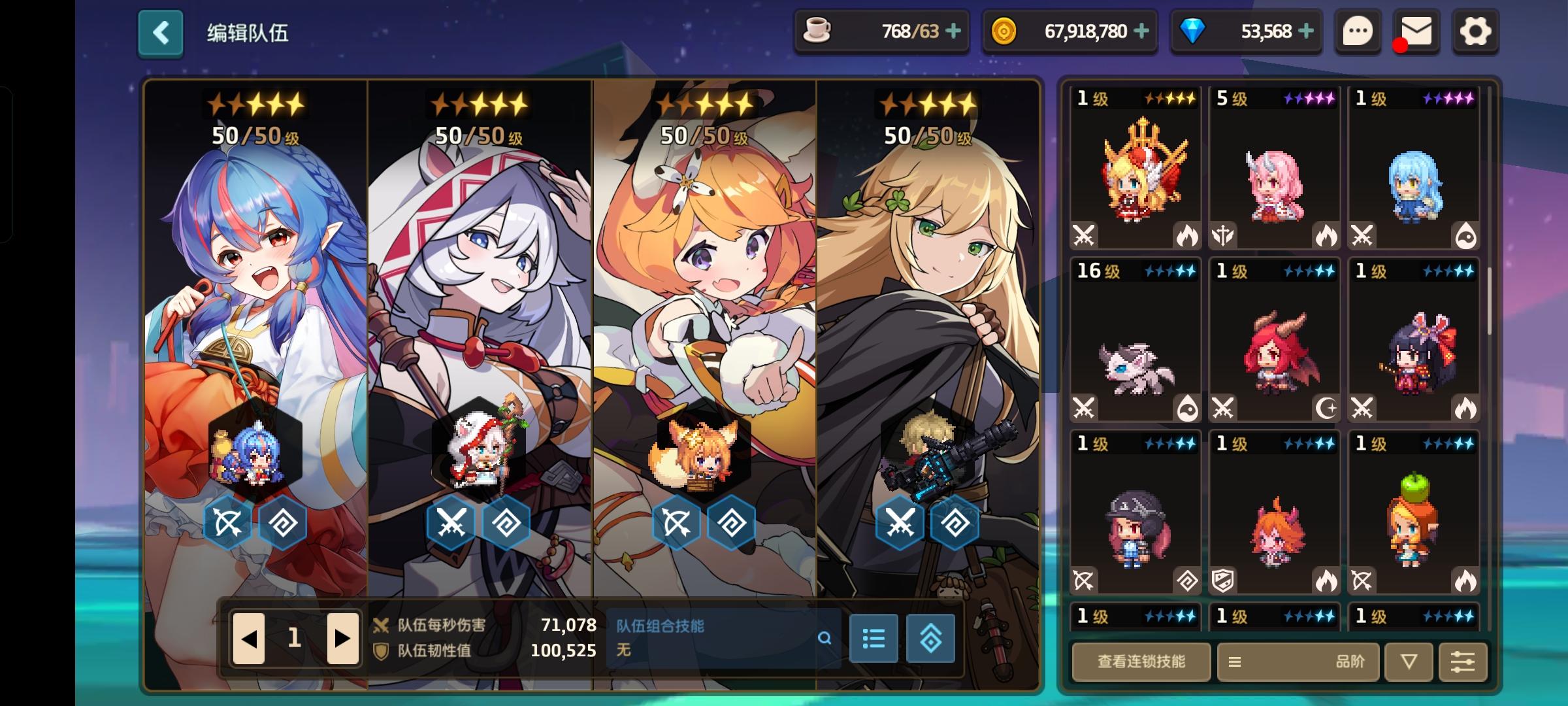Image resolution: width=1568 pixels, height=706 pixels.
Task: Select the bow class icon under the blue-haired hero
Action: click(225, 522)
